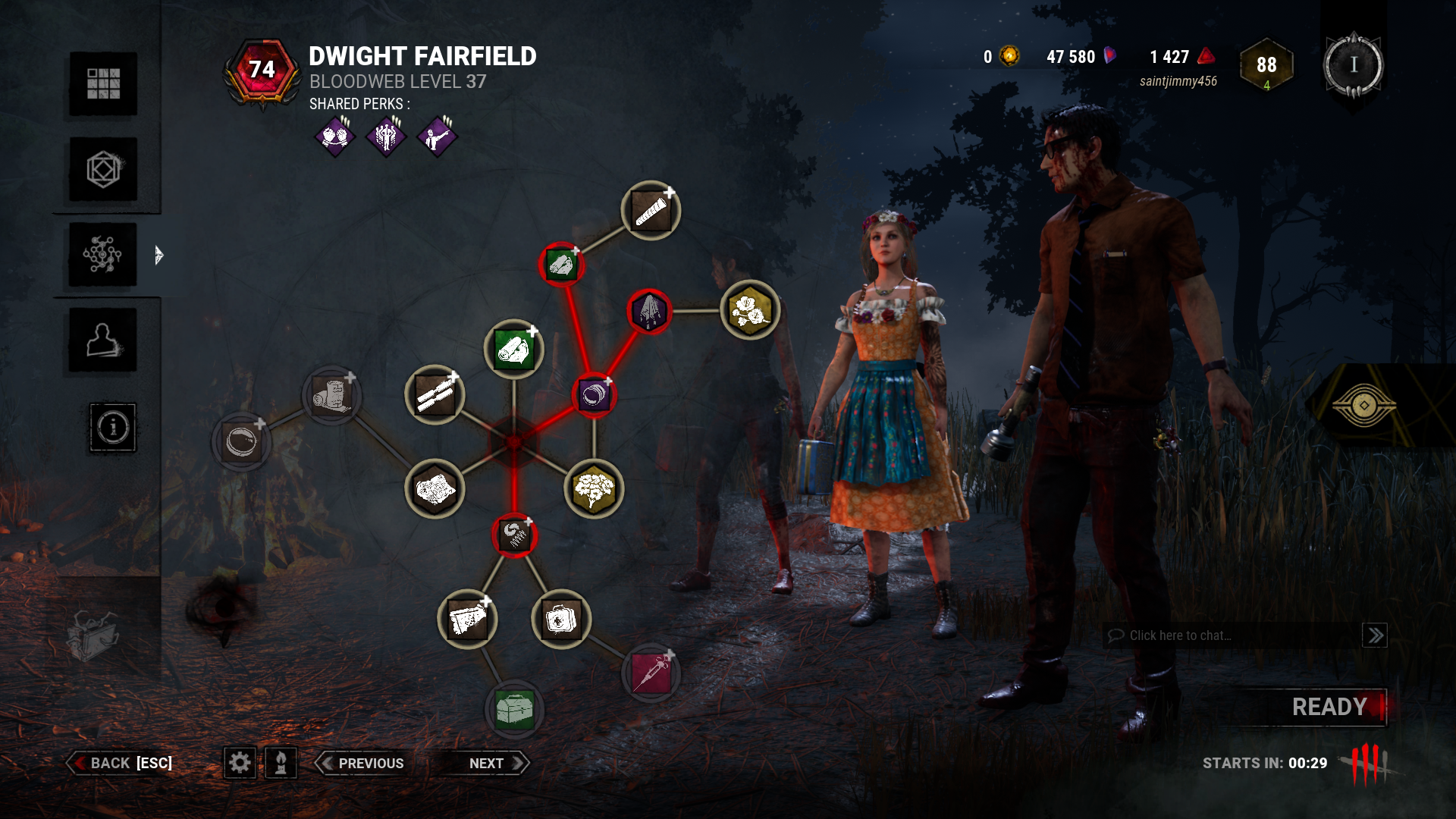This screenshot has height=819, width=1456.
Task: Open the grid menu icon at sidebar top
Action: pos(102,83)
